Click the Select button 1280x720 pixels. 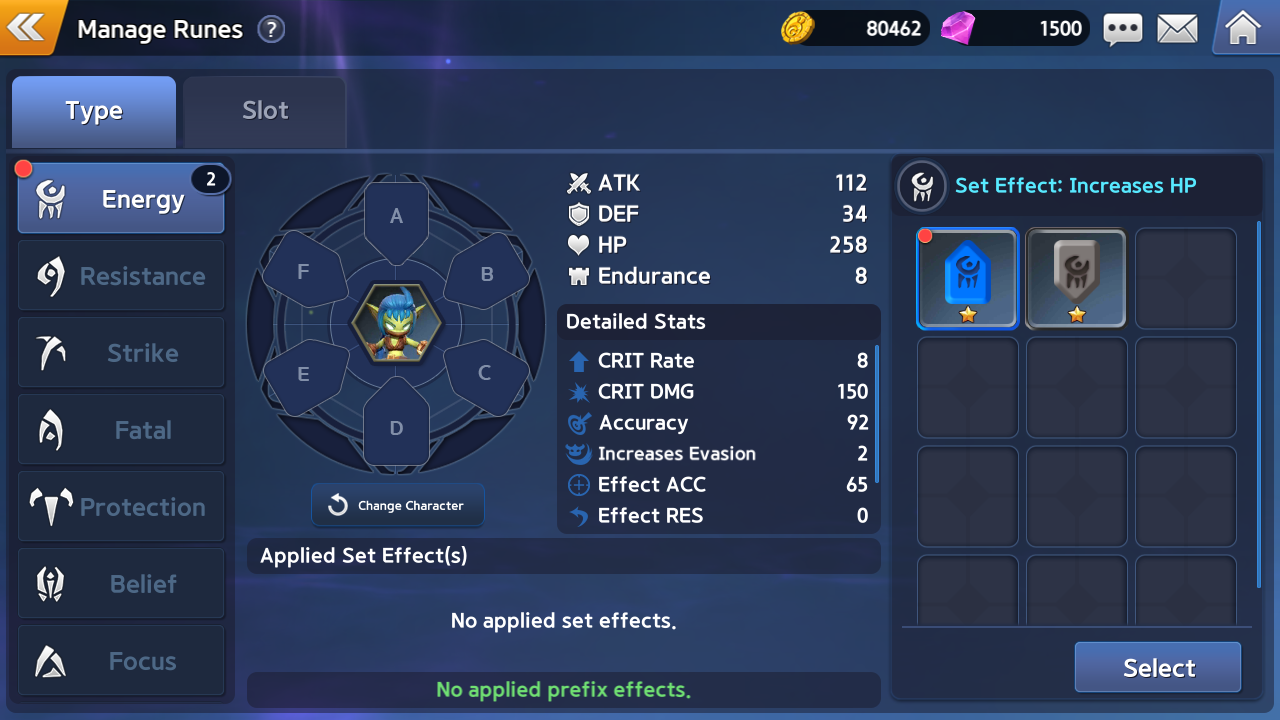1158,668
